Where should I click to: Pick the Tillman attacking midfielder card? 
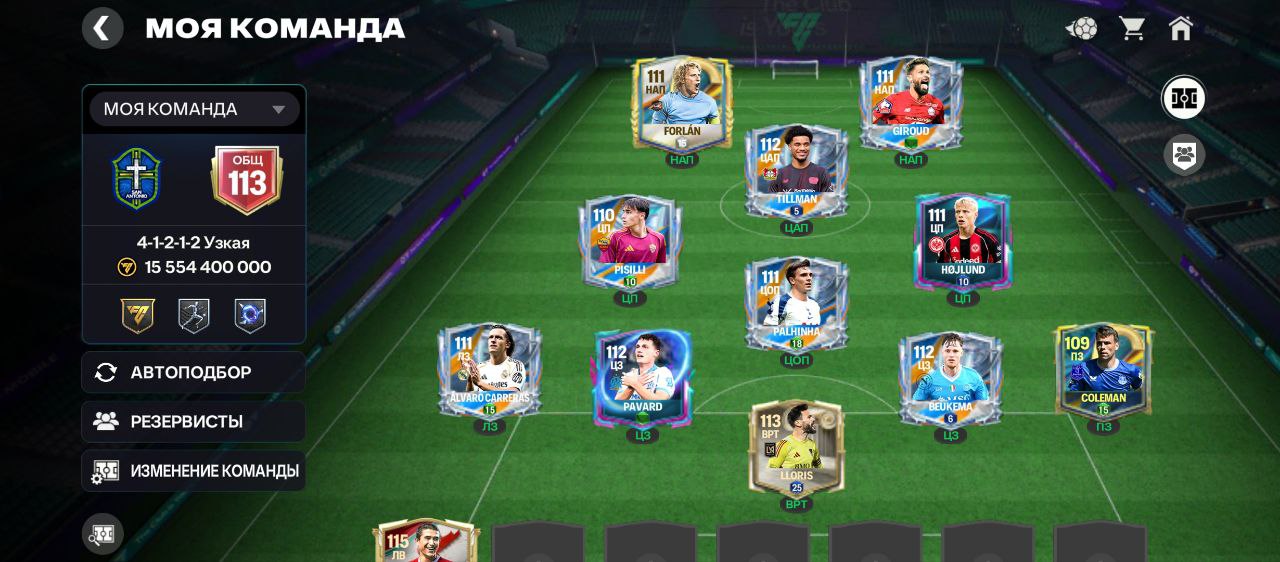796,171
